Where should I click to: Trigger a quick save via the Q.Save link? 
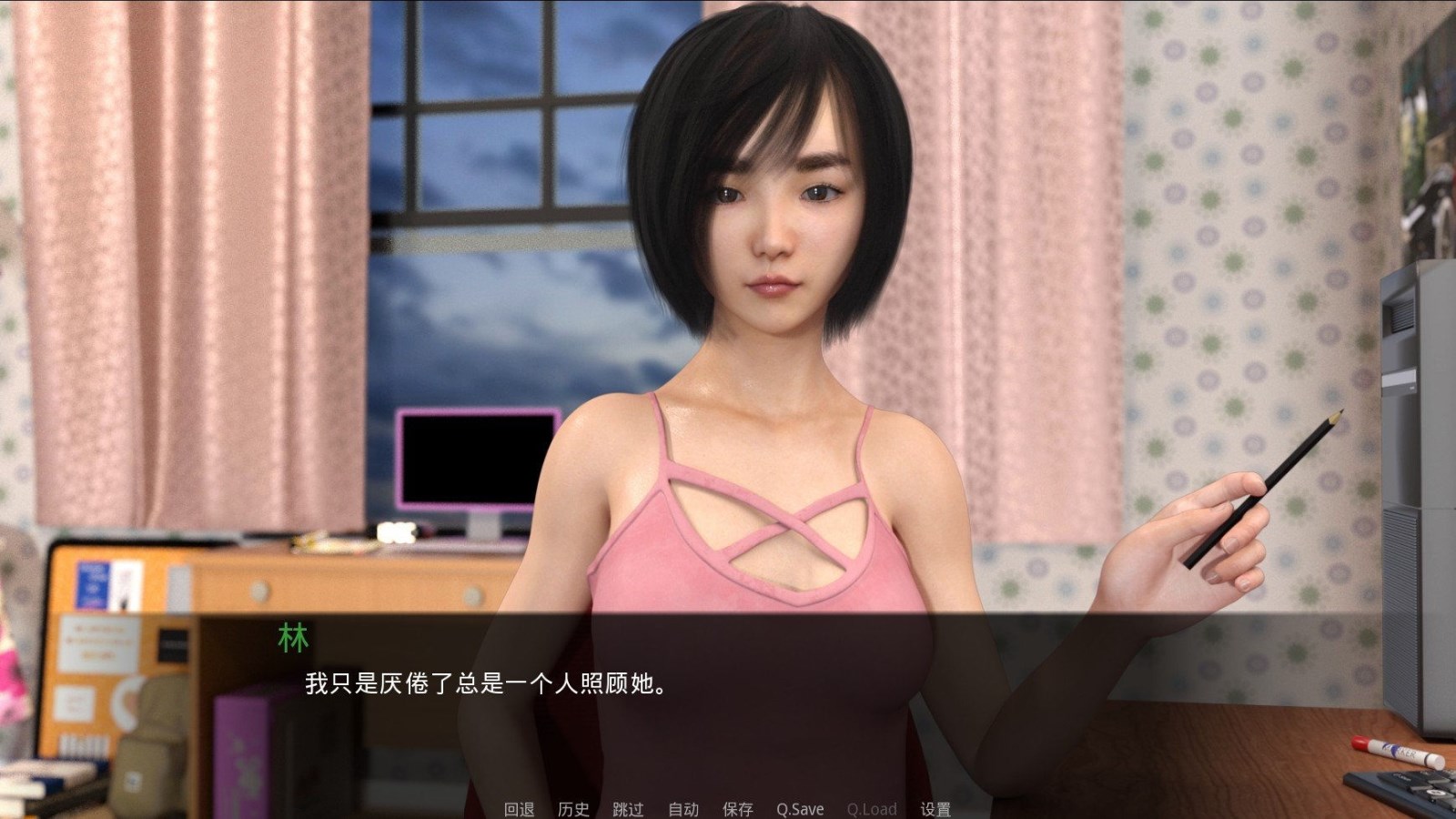pos(799,808)
